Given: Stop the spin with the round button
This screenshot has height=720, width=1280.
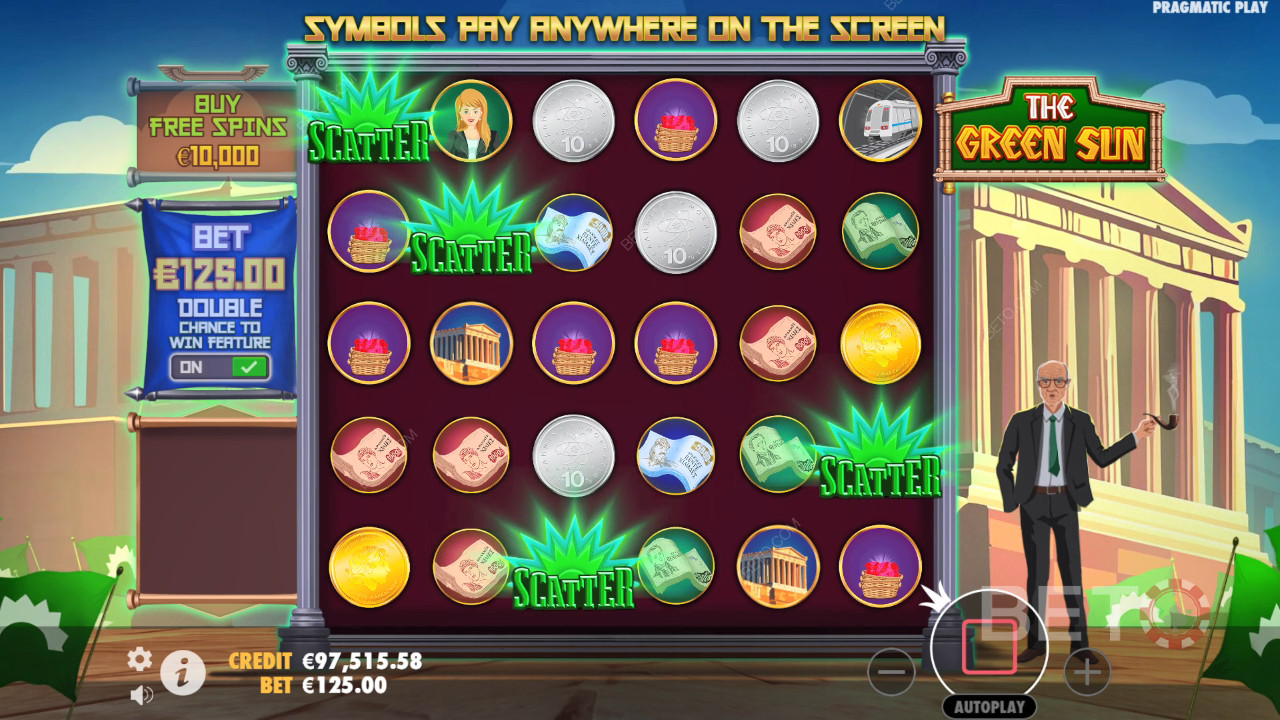Looking at the screenshot, I should coord(989,647).
